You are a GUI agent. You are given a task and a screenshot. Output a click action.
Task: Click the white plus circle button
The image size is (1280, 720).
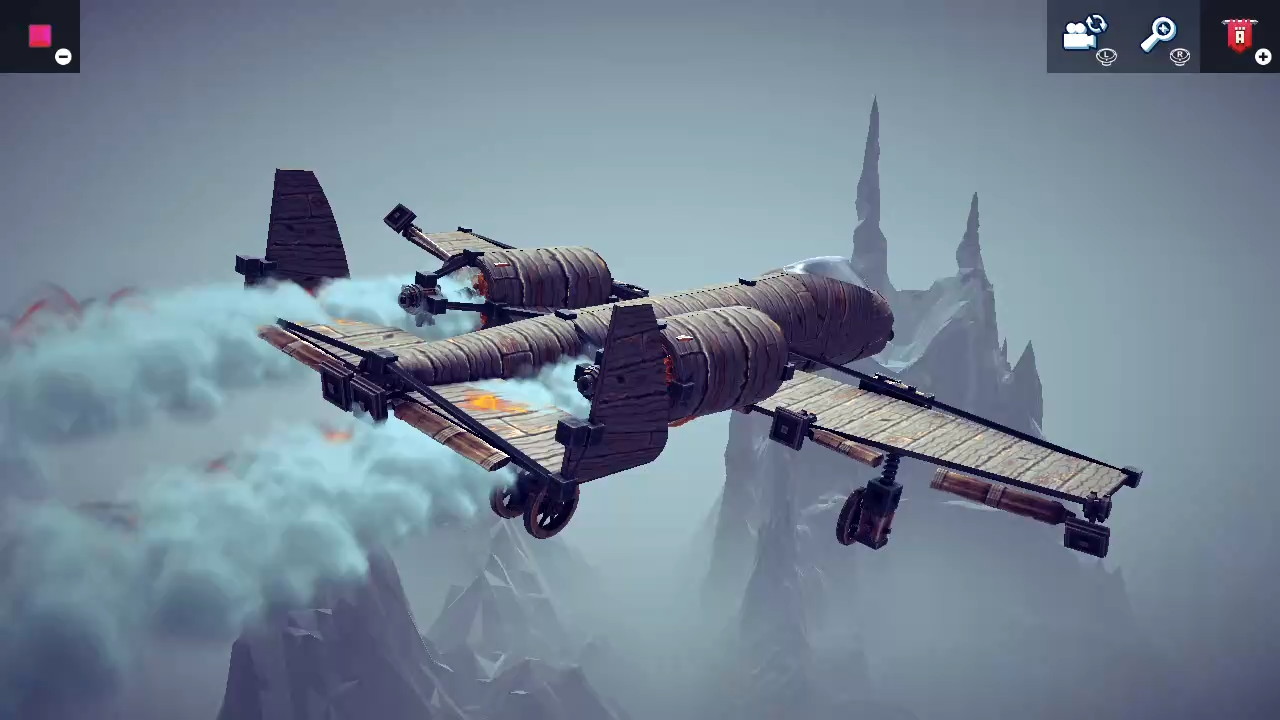(x=1263, y=57)
